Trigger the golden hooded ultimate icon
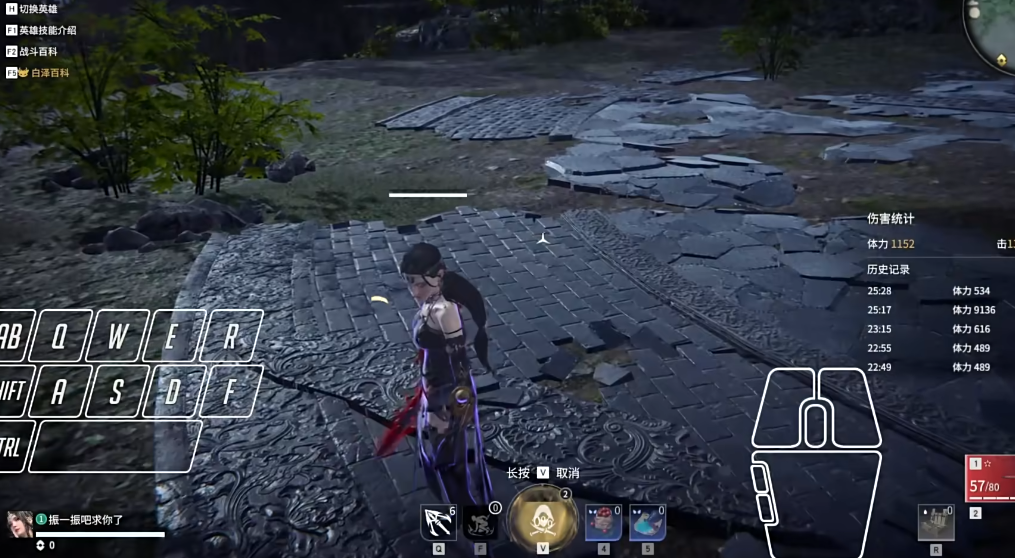 [543, 518]
